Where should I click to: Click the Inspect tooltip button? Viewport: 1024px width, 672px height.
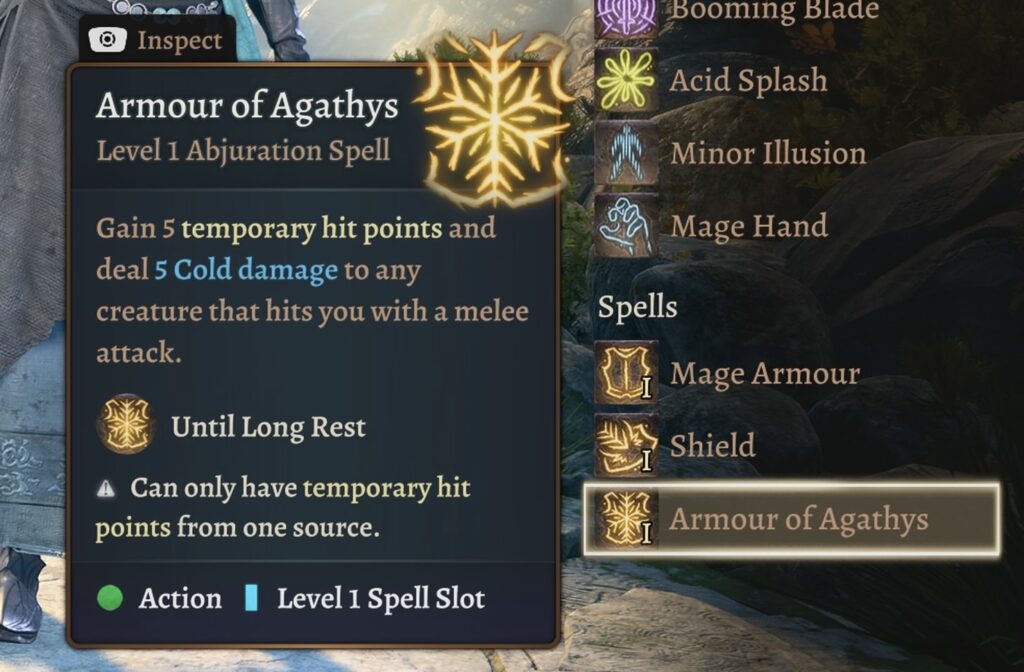tap(157, 41)
